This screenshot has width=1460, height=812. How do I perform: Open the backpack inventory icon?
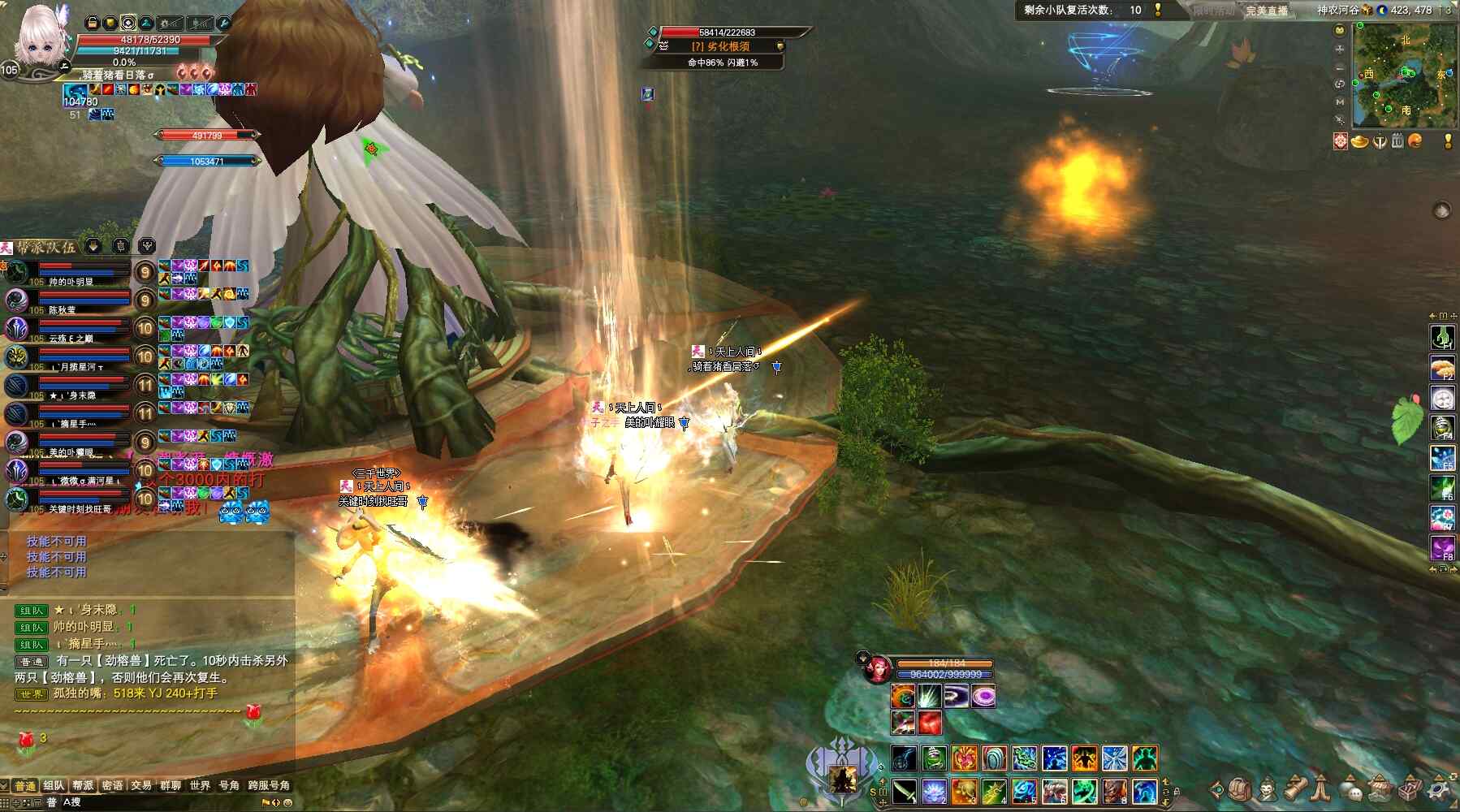coord(1240,789)
